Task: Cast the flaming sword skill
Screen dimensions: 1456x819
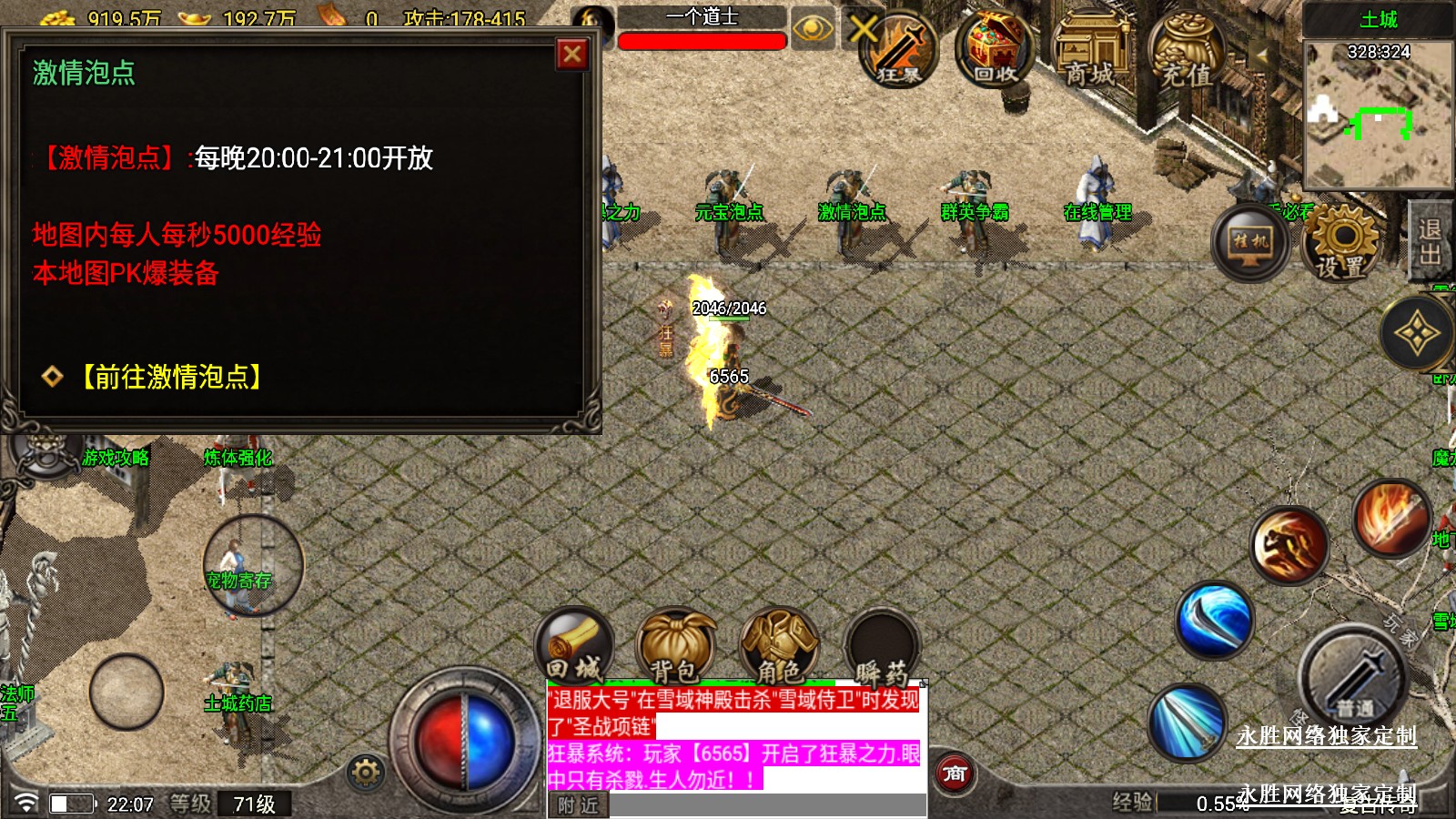Action: click(x=1390, y=519)
